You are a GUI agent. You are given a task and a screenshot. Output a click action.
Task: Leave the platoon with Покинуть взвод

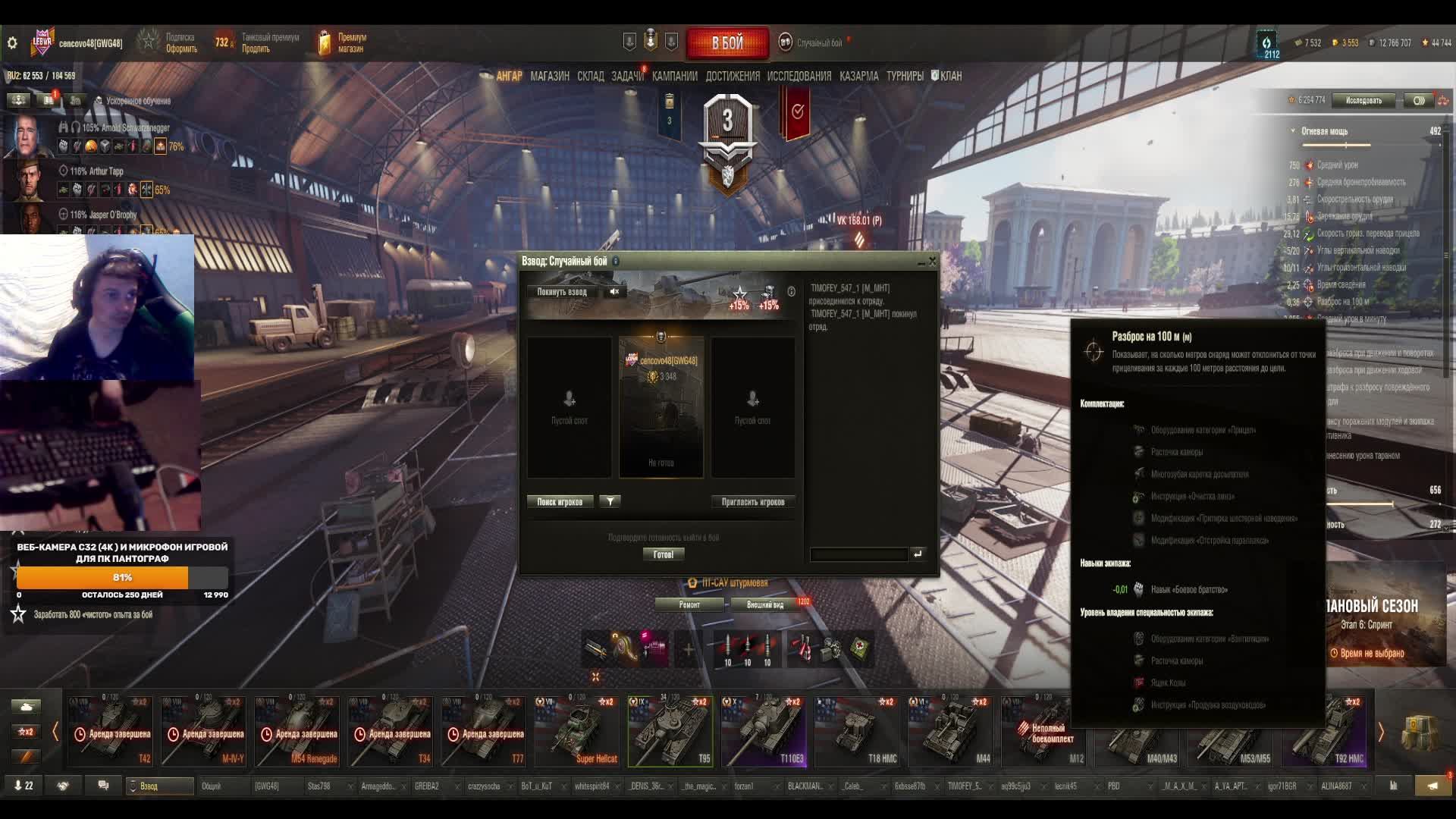pos(562,292)
